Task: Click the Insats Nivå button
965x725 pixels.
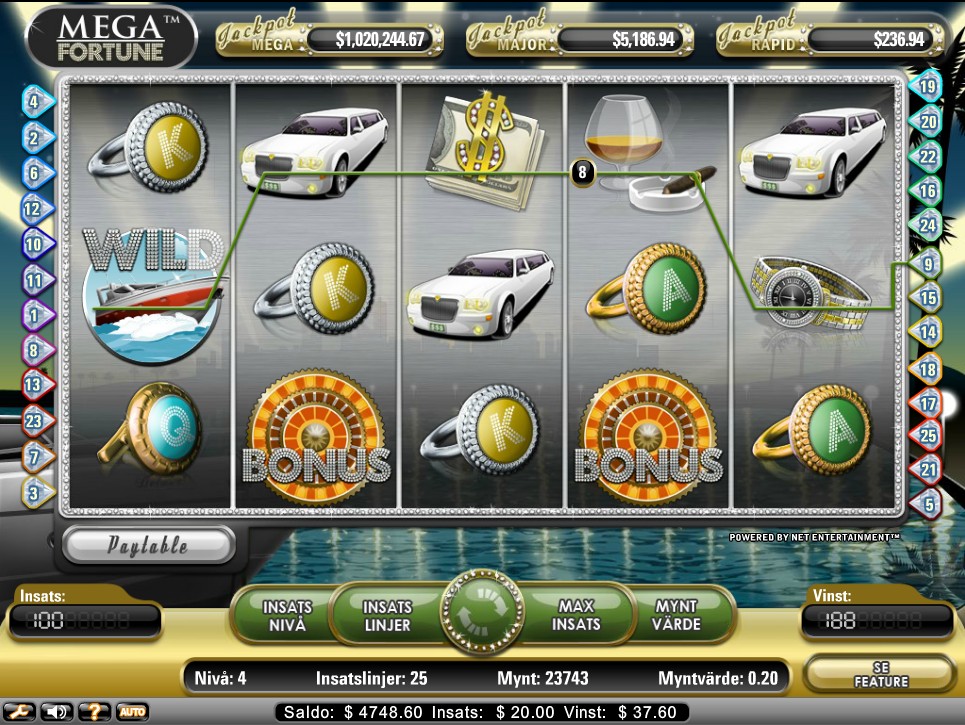Action: tap(287, 615)
